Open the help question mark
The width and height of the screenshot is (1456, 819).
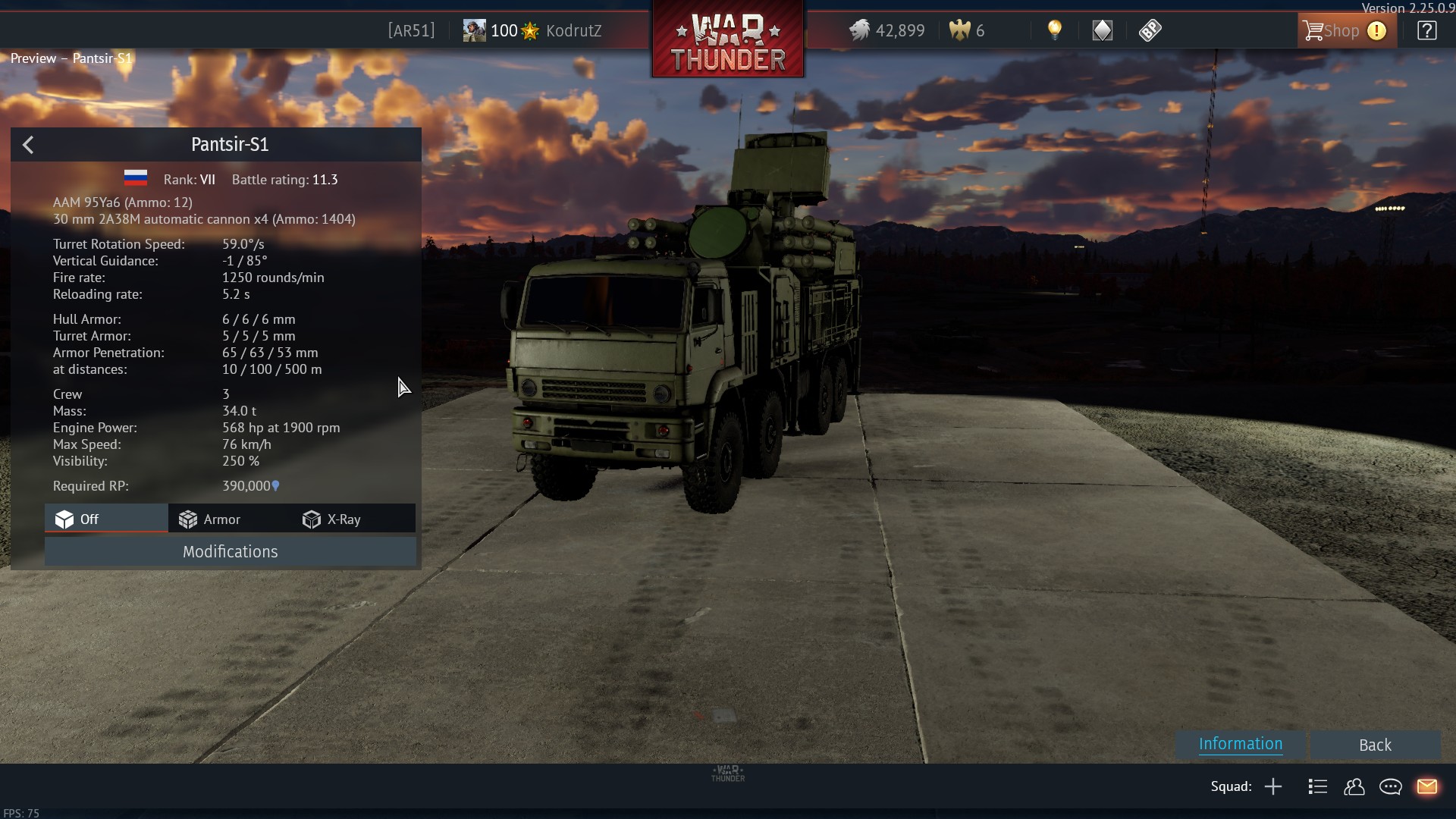[1426, 31]
